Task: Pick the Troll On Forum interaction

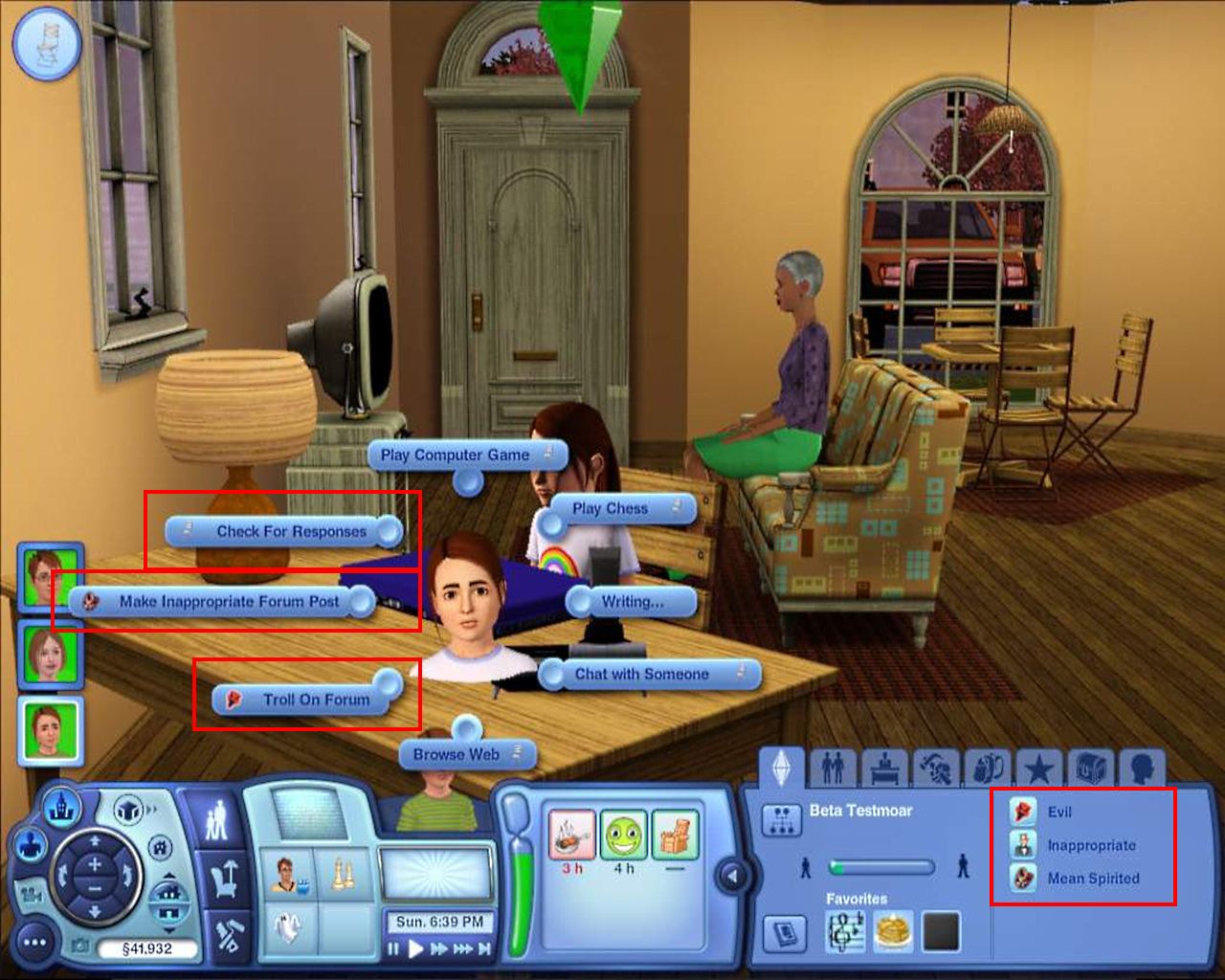Action: point(316,700)
